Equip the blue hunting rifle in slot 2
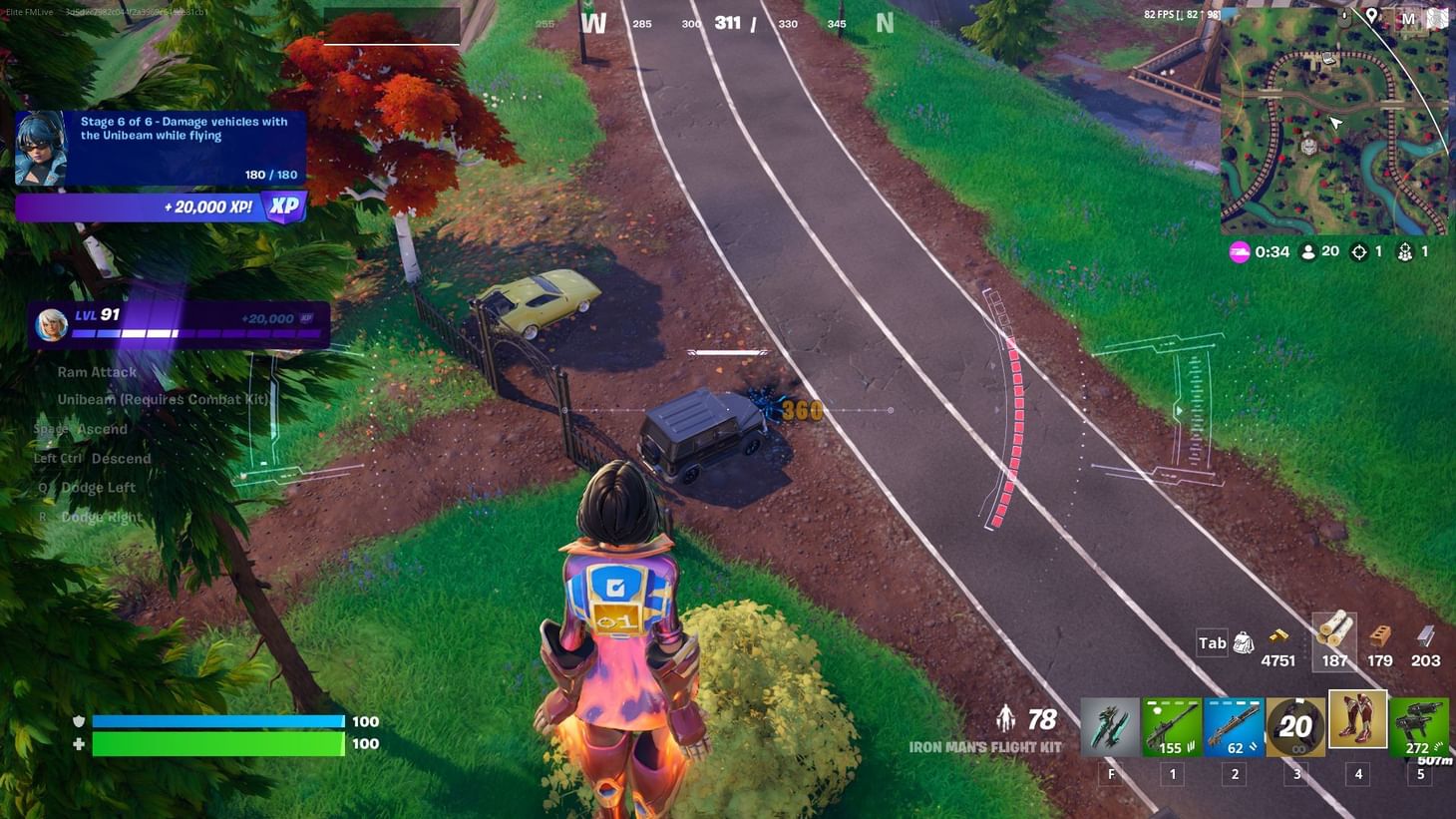The height and width of the screenshot is (819, 1456). pos(1235,727)
